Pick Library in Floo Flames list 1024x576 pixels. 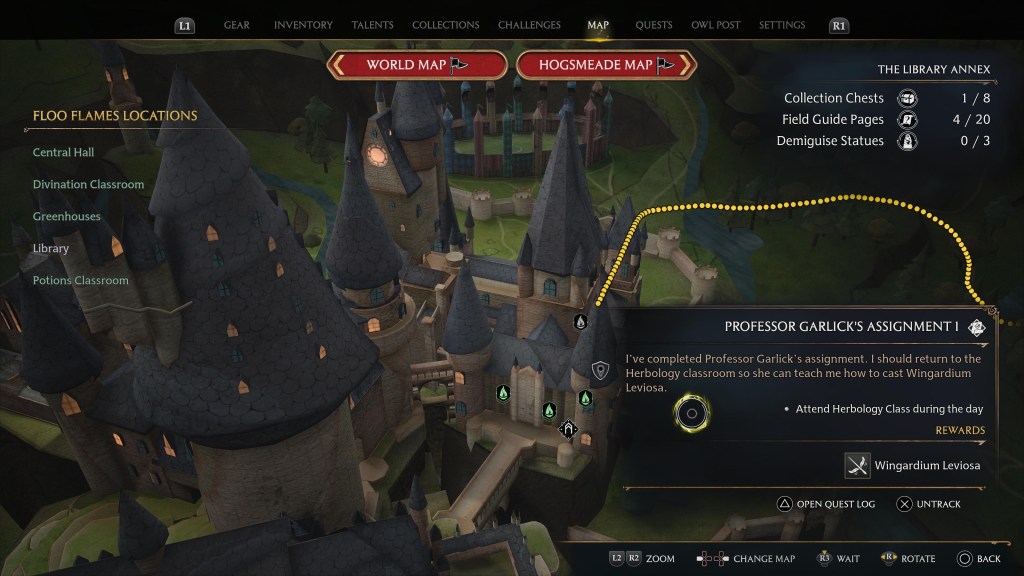51,249
